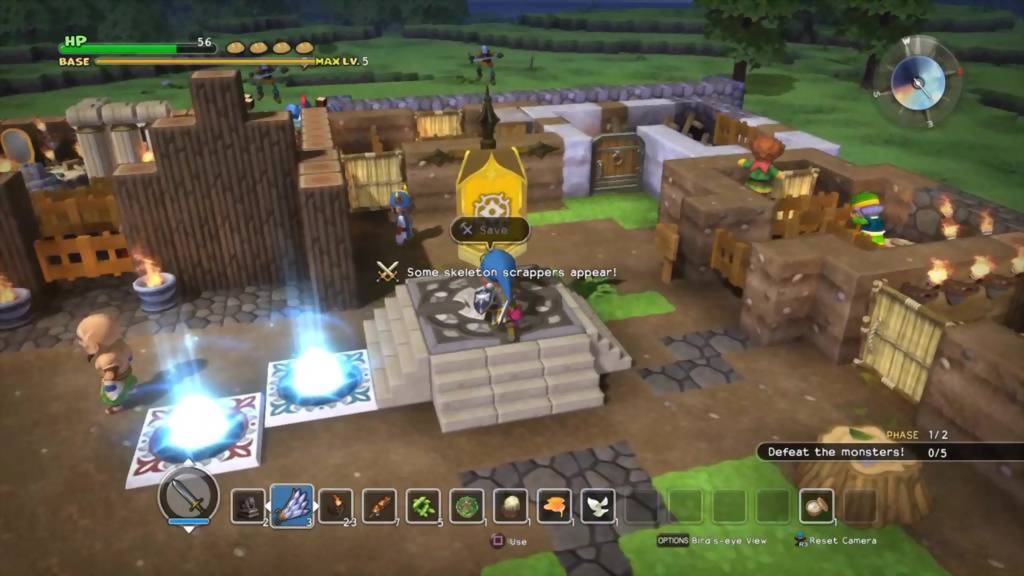The height and width of the screenshot is (576, 1024).
Task: Select the white dove wing slot
Action: click(598, 506)
